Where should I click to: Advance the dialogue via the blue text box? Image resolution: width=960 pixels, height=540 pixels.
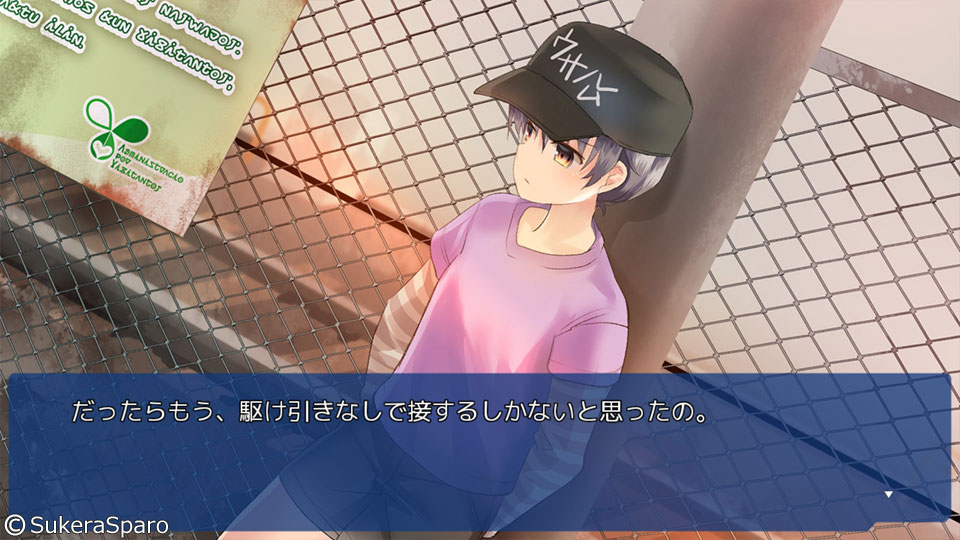click(x=480, y=452)
